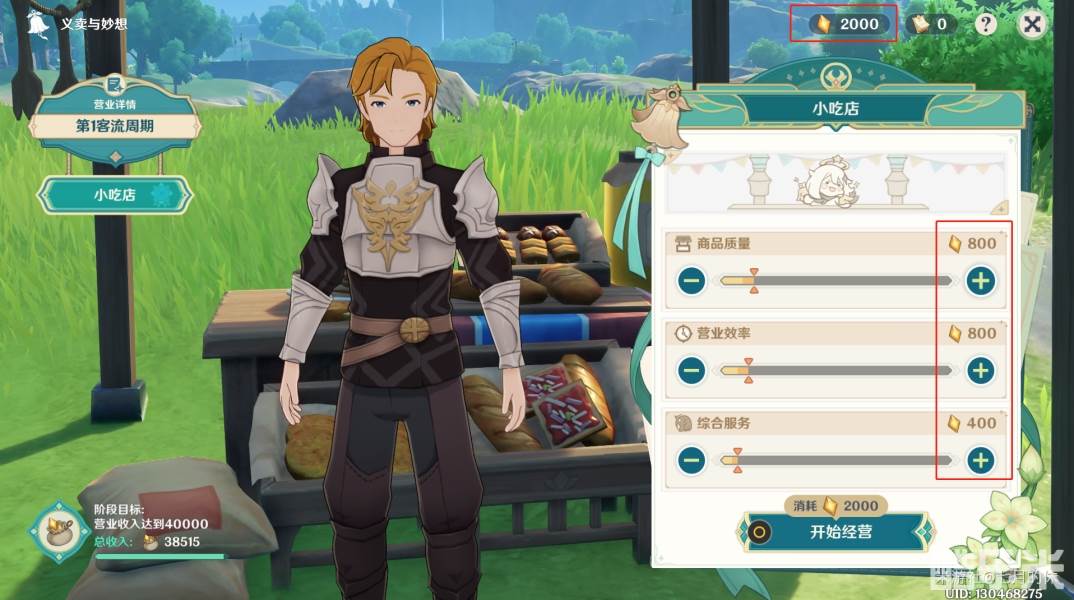Increase 商品质量 with the plus button

(x=981, y=282)
